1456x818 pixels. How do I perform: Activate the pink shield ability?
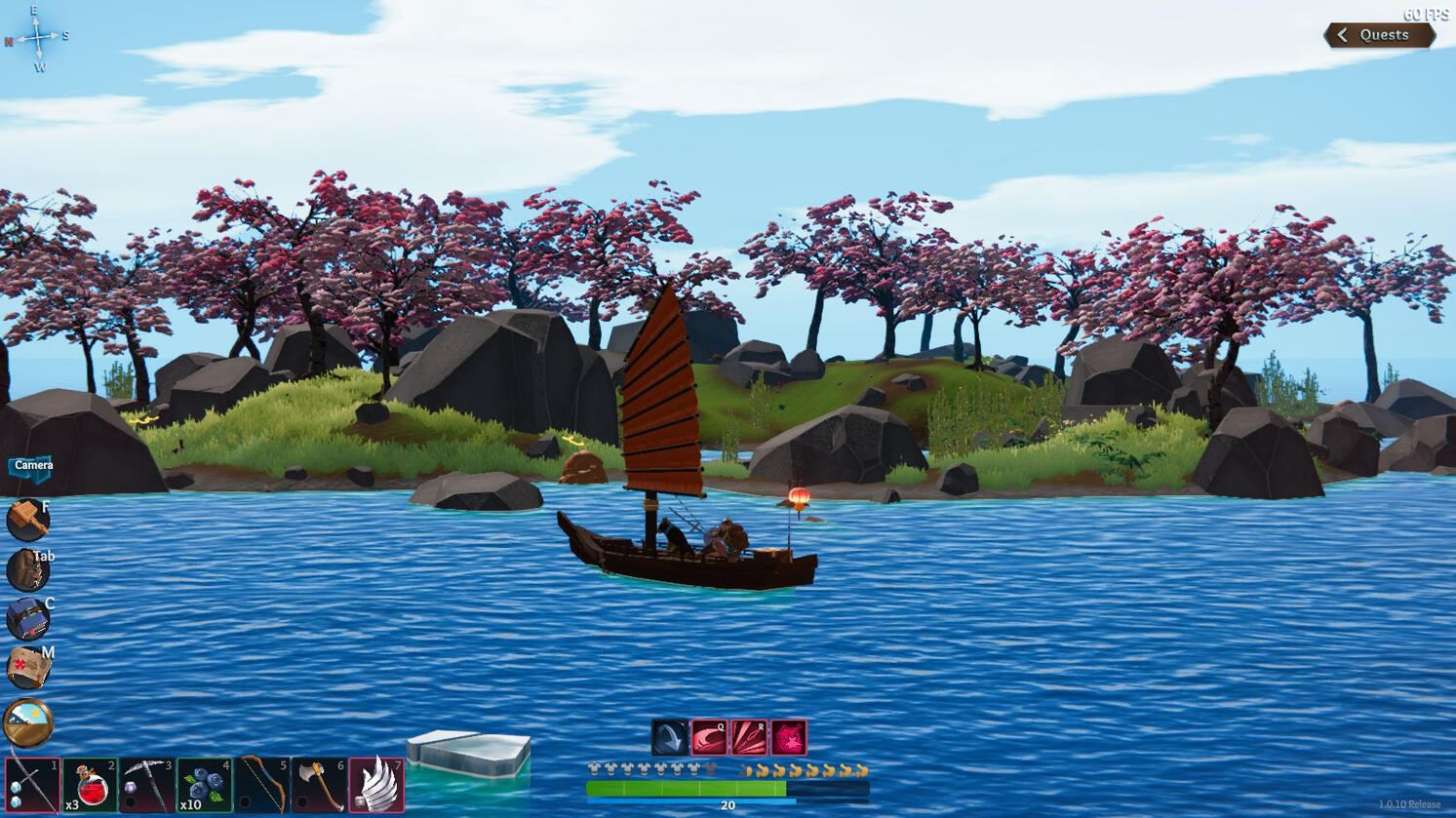(x=788, y=738)
